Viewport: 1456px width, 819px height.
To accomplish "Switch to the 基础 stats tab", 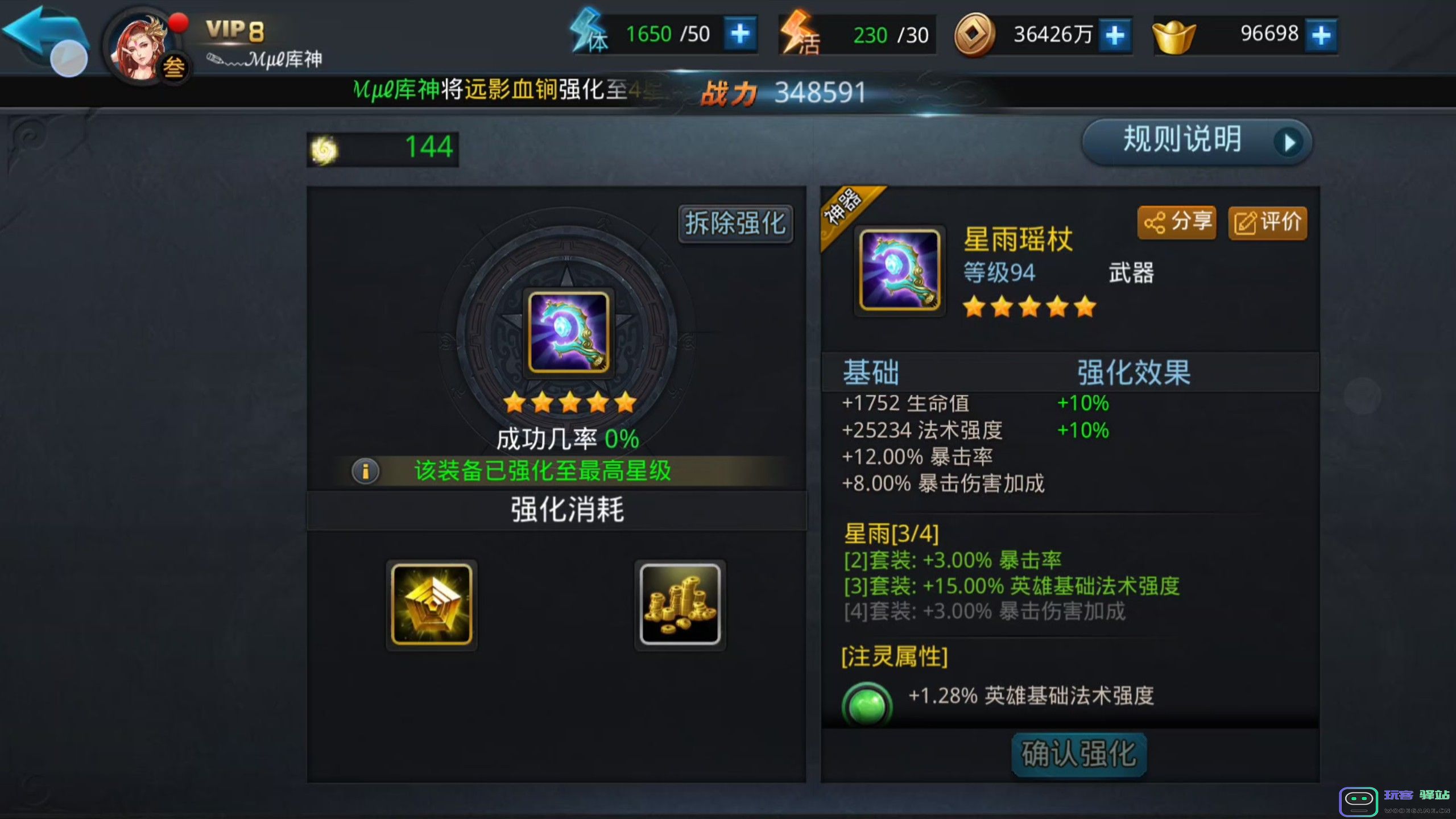I will coord(870,372).
